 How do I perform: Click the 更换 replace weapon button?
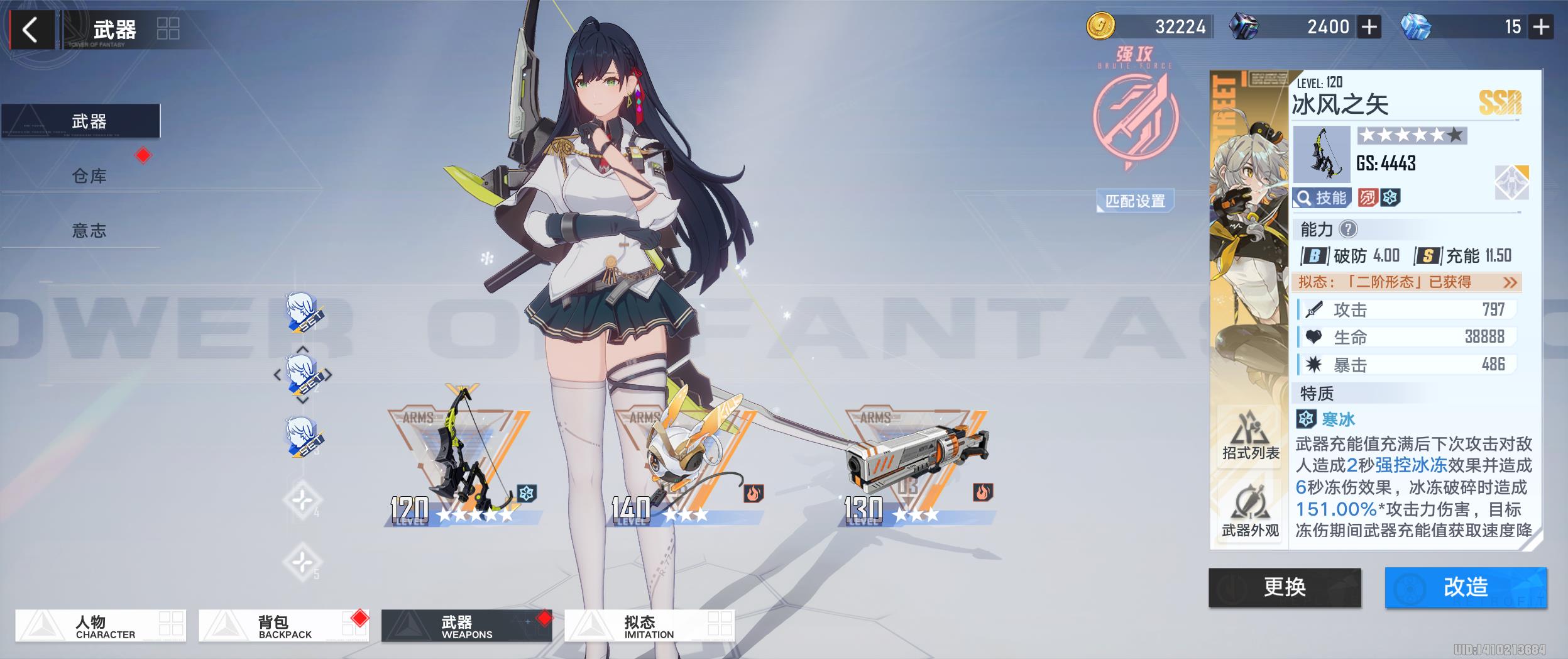[1285, 587]
